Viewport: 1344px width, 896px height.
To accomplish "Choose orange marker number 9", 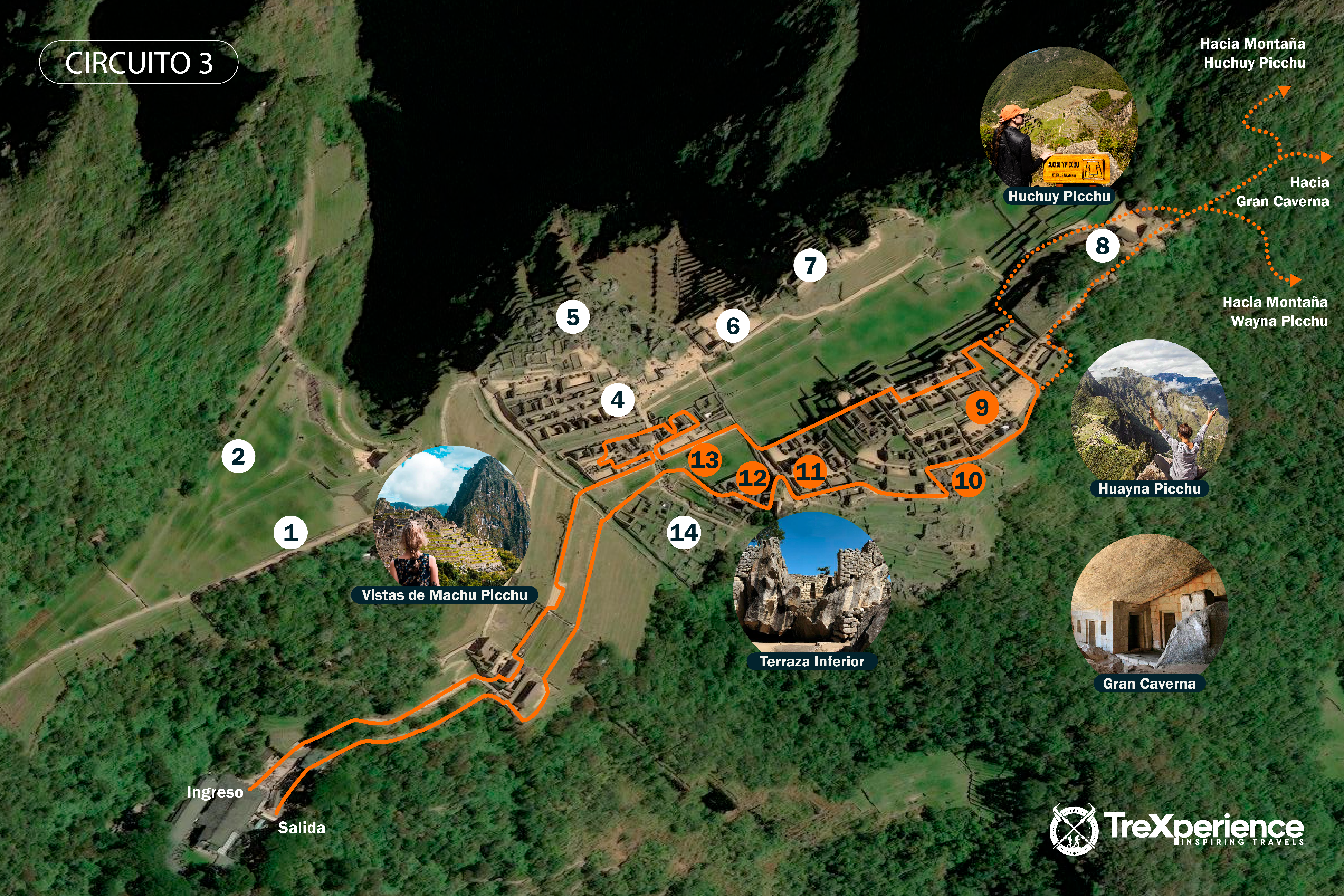I will point(982,407).
